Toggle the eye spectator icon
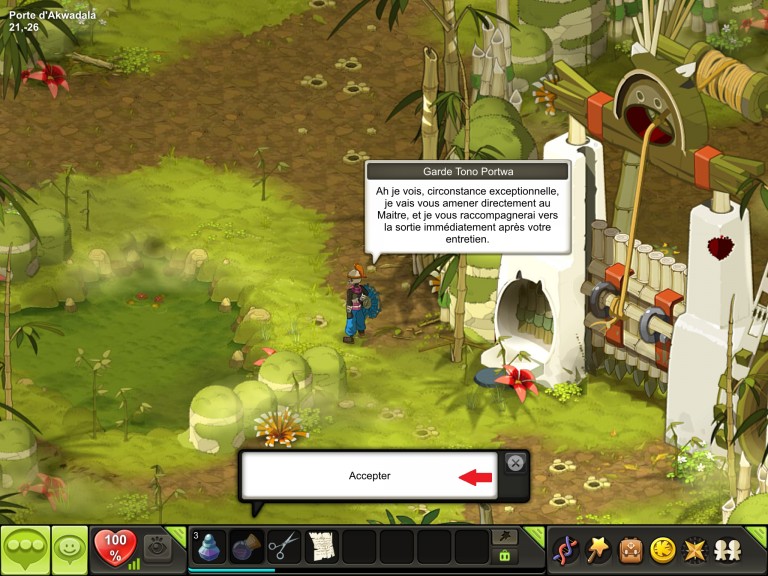The image size is (768, 576). [x=157, y=547]
